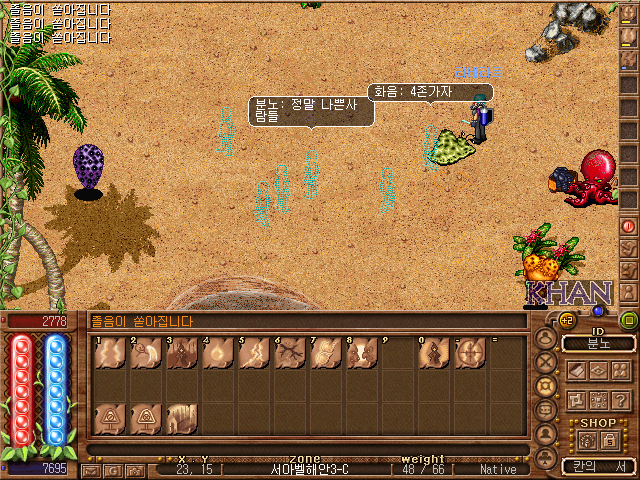Click the gold +2 round button

click(x=567, y=320)
